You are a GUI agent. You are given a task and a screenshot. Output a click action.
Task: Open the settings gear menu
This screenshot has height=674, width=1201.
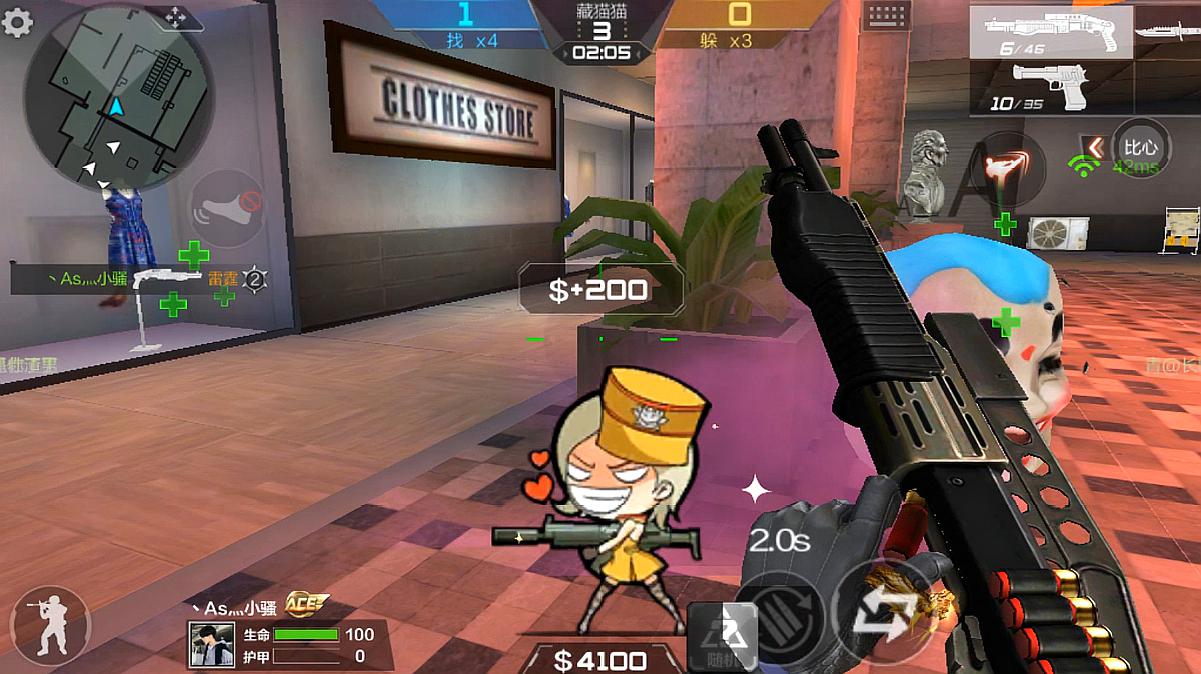tap(17, 22)
